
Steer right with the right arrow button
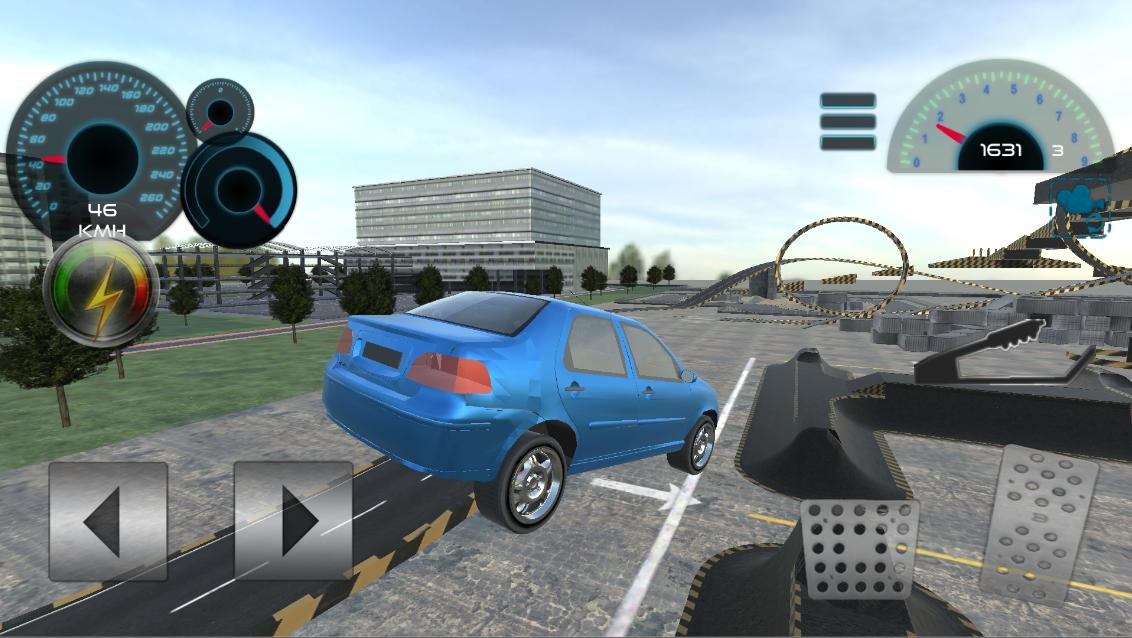pyautogui.click(x=293, y=521)
